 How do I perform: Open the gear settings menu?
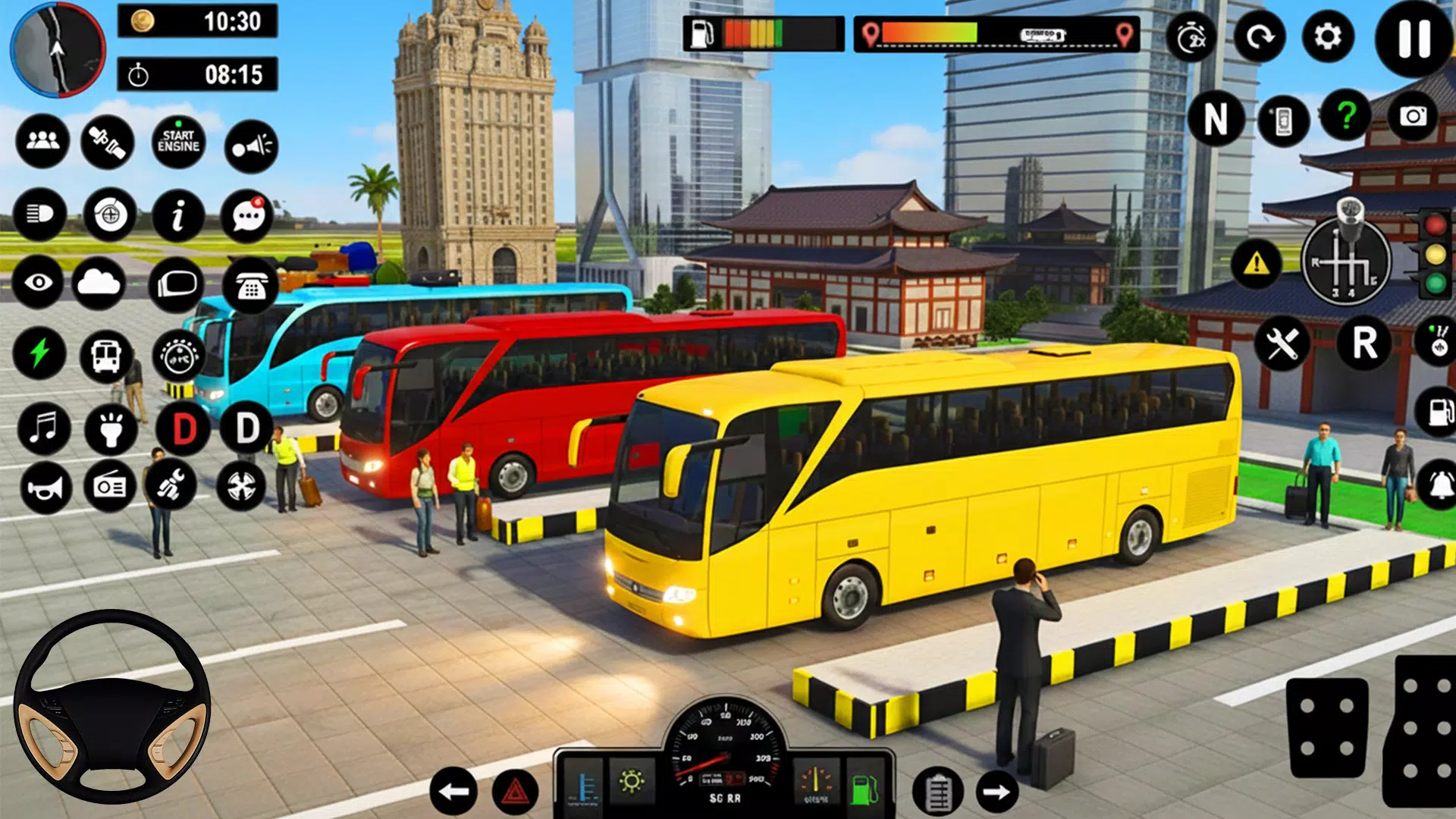tap(1328, 37)
